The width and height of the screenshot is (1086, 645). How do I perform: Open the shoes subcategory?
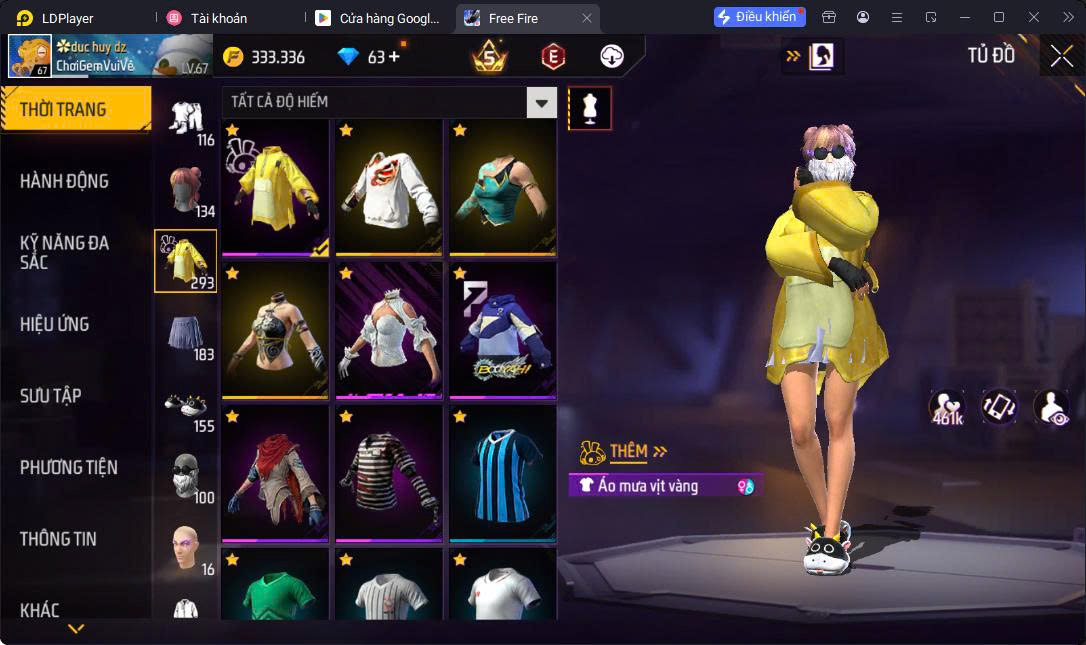(186, 405)
